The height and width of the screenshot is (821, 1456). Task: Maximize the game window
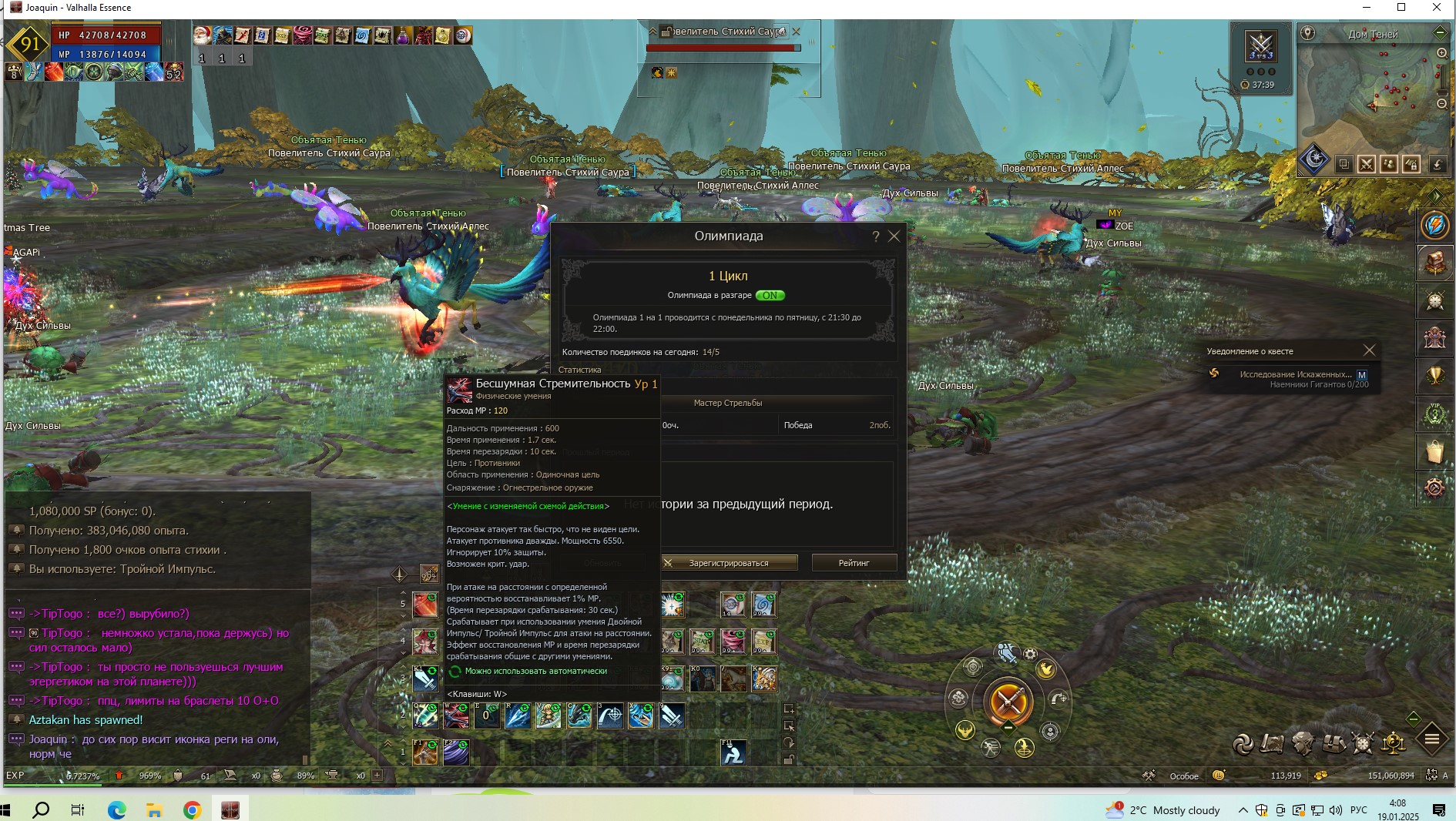[1401, 8]
